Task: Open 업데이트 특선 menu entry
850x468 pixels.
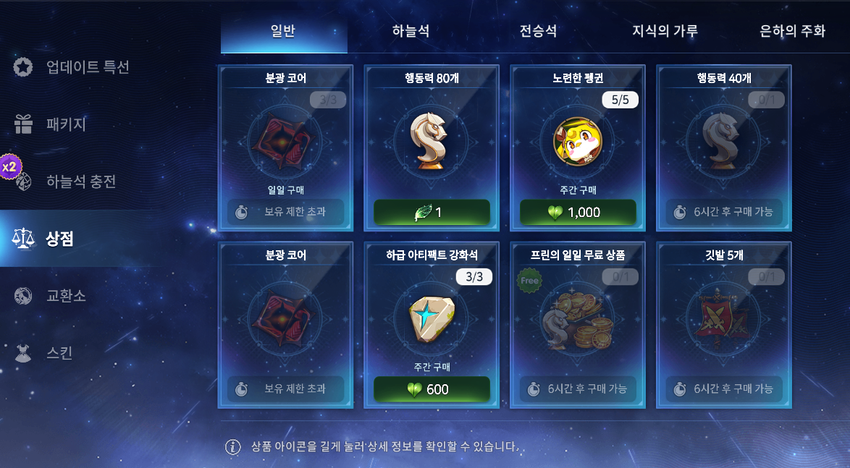Action: [x=87, y=67]
